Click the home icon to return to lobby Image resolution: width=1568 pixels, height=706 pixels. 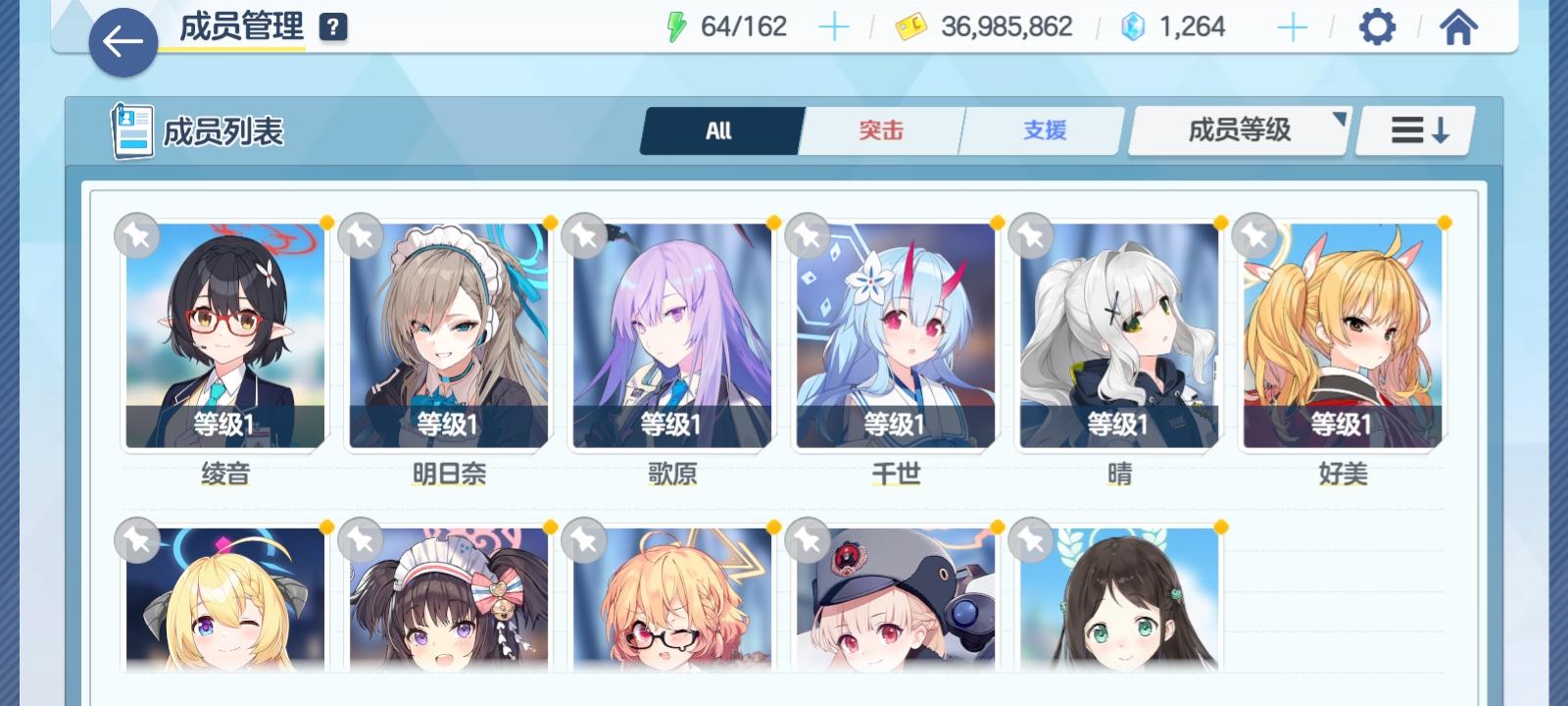tap(1457, 26)
